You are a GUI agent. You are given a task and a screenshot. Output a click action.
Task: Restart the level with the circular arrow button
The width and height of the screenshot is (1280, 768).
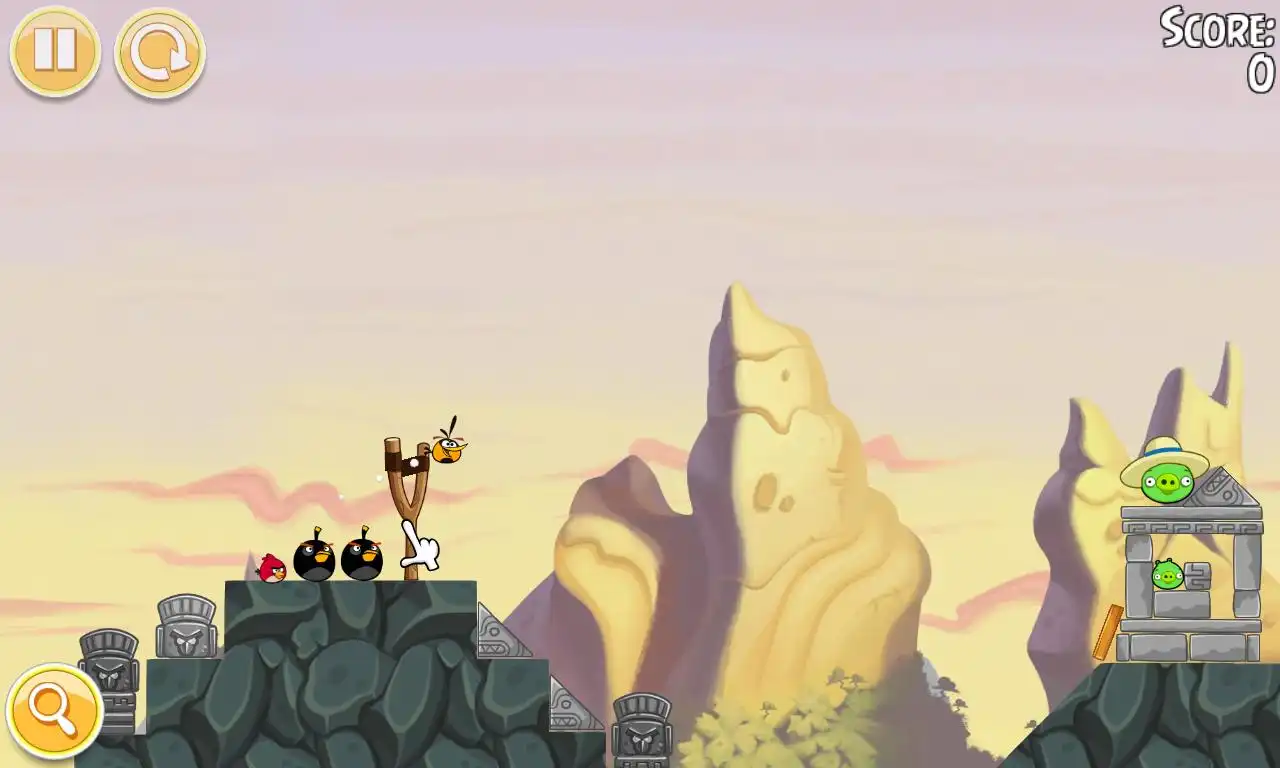pos(160,53)
